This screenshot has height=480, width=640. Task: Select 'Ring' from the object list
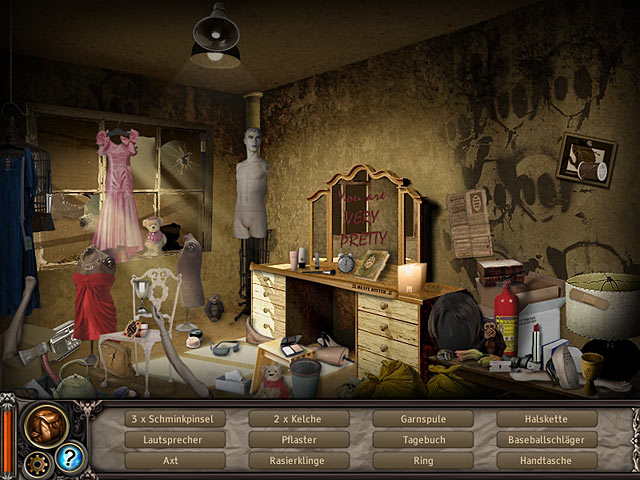(x=423, y=461)
